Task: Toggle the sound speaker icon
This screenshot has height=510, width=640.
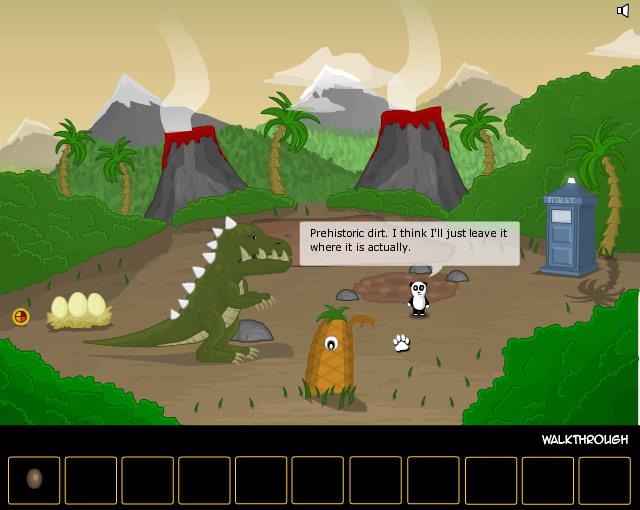Action: (623, 11)
